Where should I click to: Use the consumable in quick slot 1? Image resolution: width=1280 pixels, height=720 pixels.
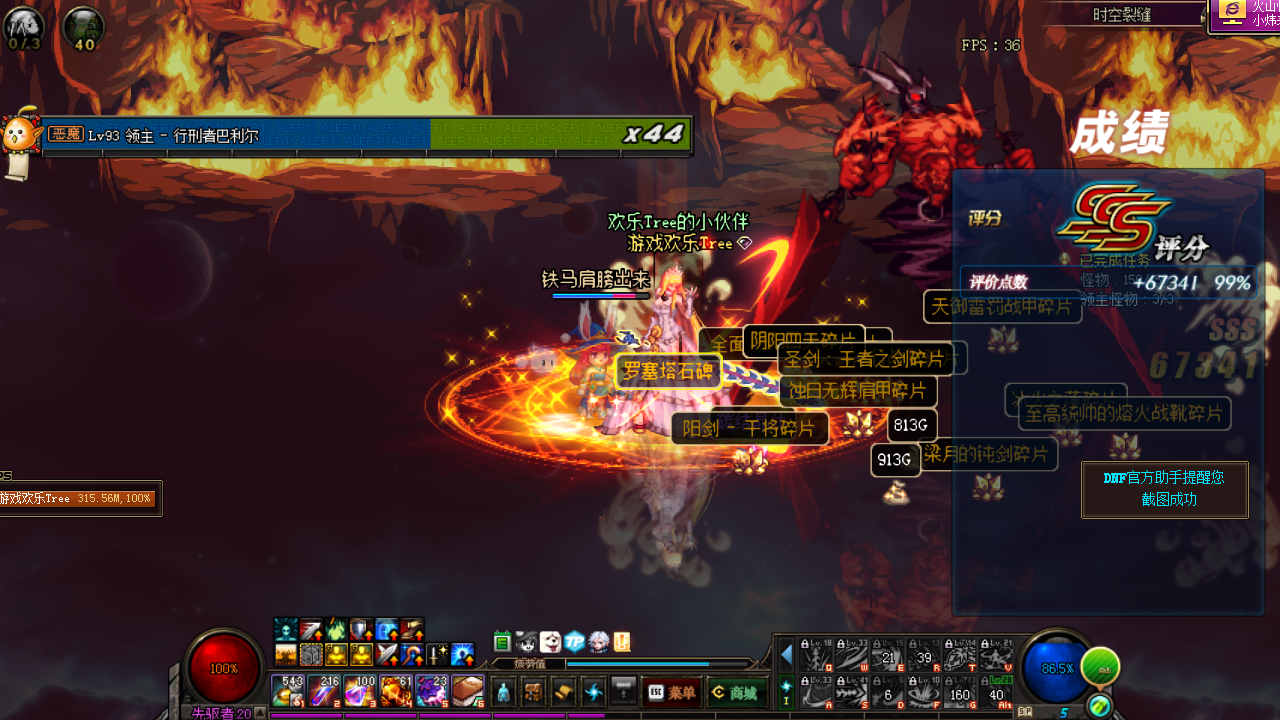coord(288,691)
